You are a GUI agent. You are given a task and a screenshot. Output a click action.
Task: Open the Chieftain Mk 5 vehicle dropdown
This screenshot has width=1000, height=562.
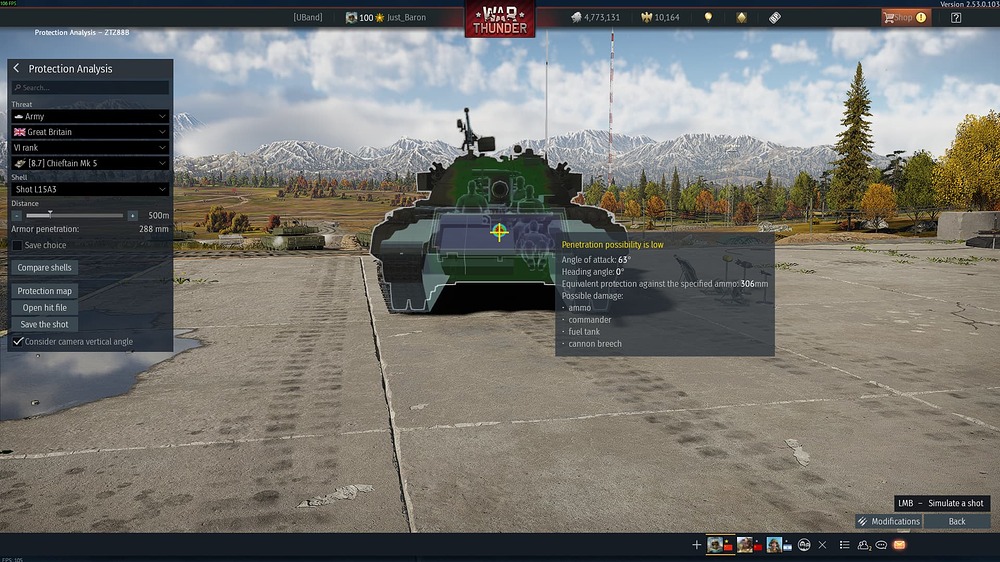tap(89, 163)
